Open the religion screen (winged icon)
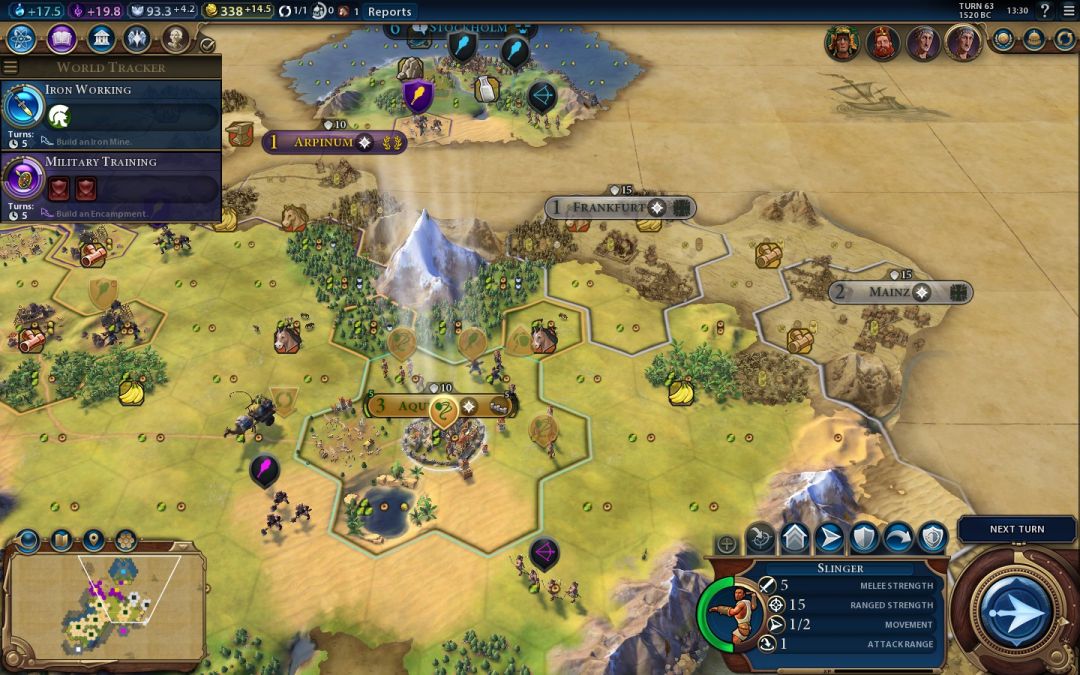The image size is (1080, 675). coord(137,39)
